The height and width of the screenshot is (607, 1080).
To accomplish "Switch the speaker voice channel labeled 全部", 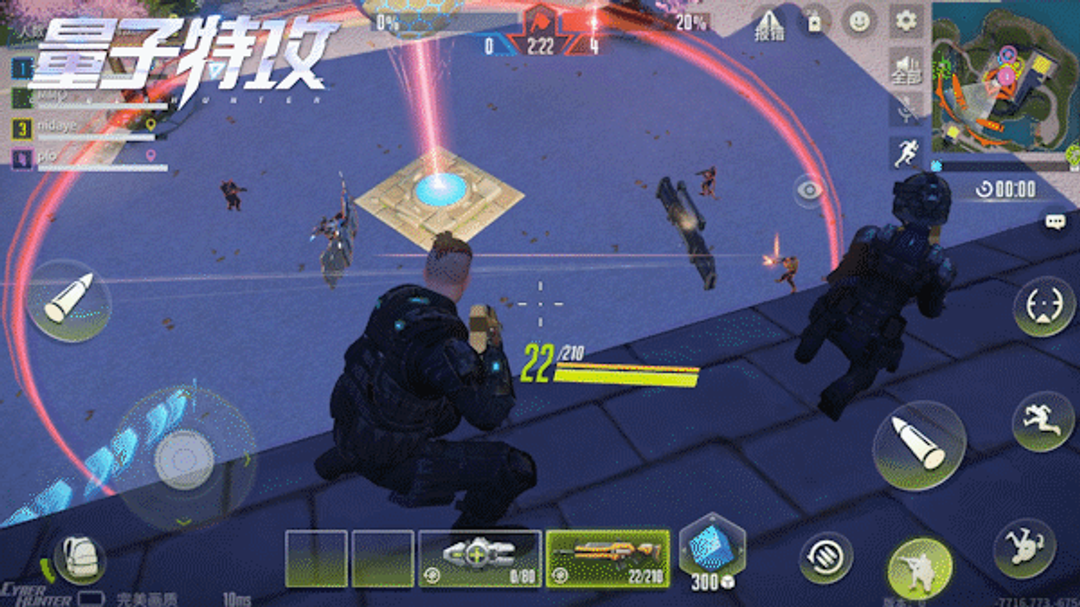I will [x=905, y=68].
